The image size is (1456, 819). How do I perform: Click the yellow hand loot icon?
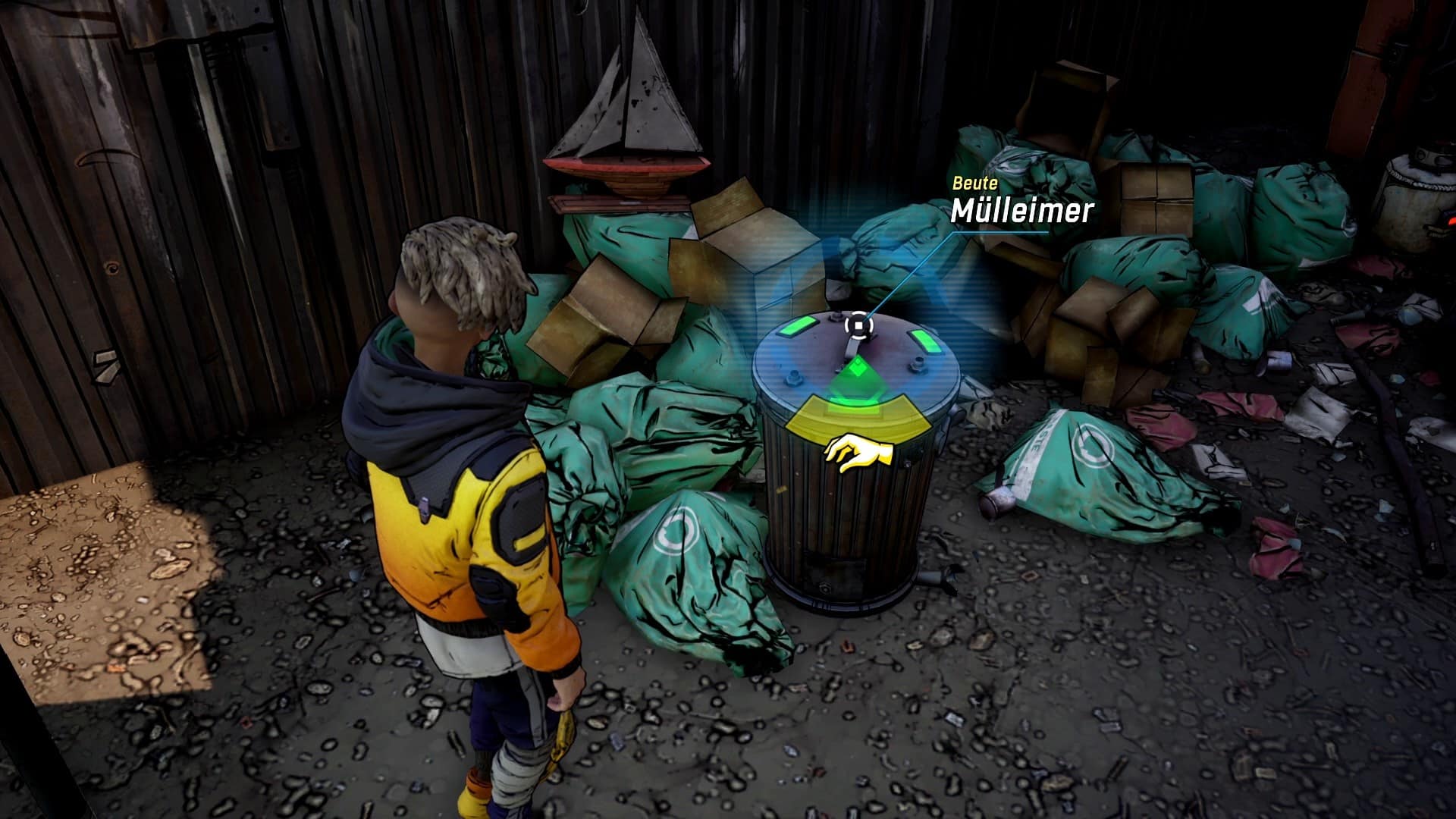click(x=858, y=453)
